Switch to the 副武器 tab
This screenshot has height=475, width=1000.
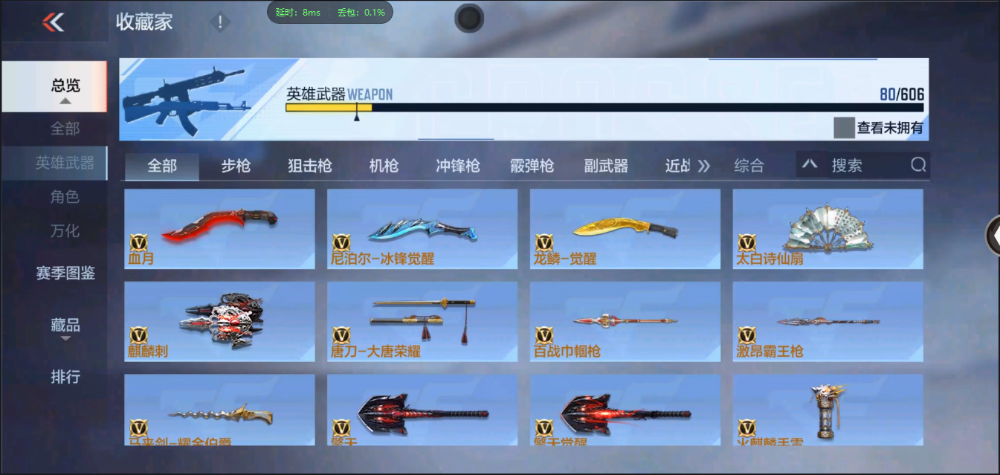pos(606,166)
